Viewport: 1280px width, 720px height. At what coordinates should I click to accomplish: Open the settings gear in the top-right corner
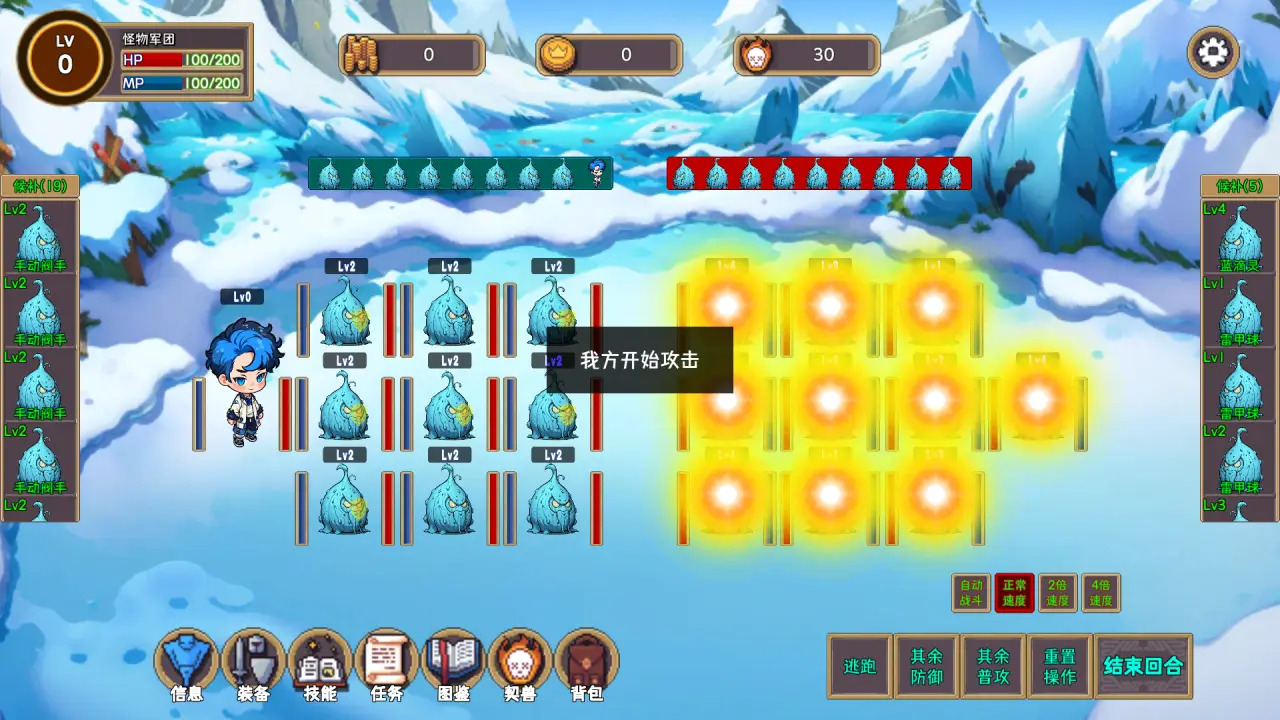[1213, 51]
